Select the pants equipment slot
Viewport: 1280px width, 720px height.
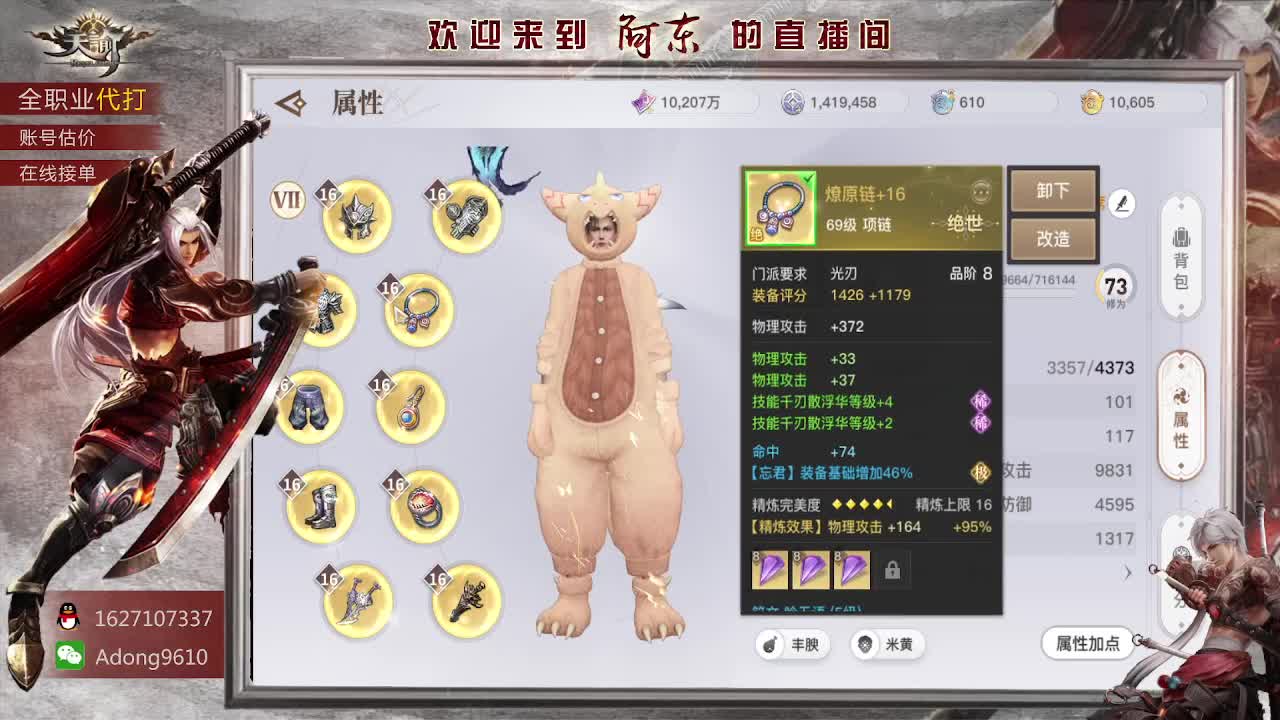coord(310,410)
